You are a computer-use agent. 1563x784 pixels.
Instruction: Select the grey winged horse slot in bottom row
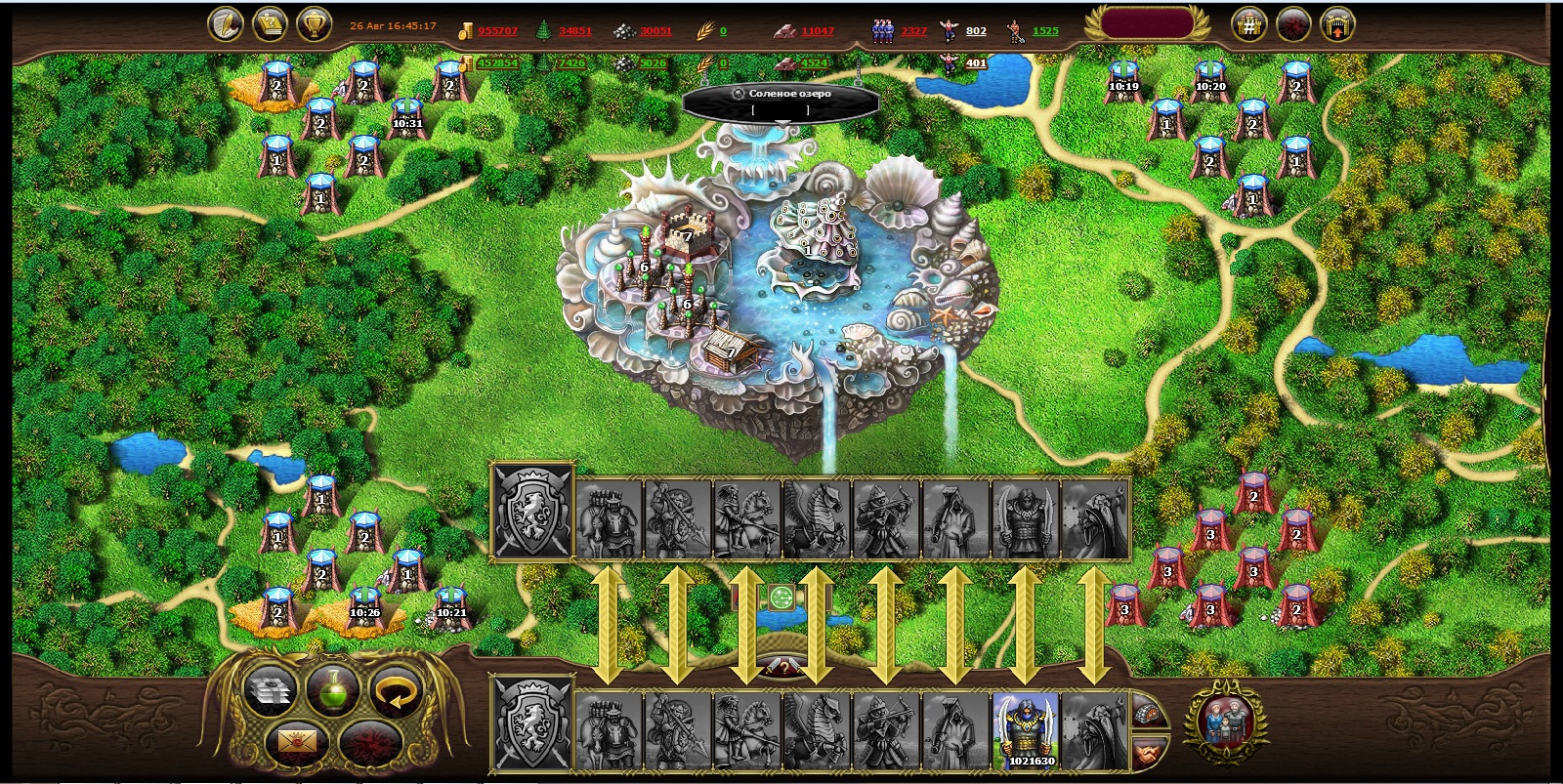tap(817, 730)
